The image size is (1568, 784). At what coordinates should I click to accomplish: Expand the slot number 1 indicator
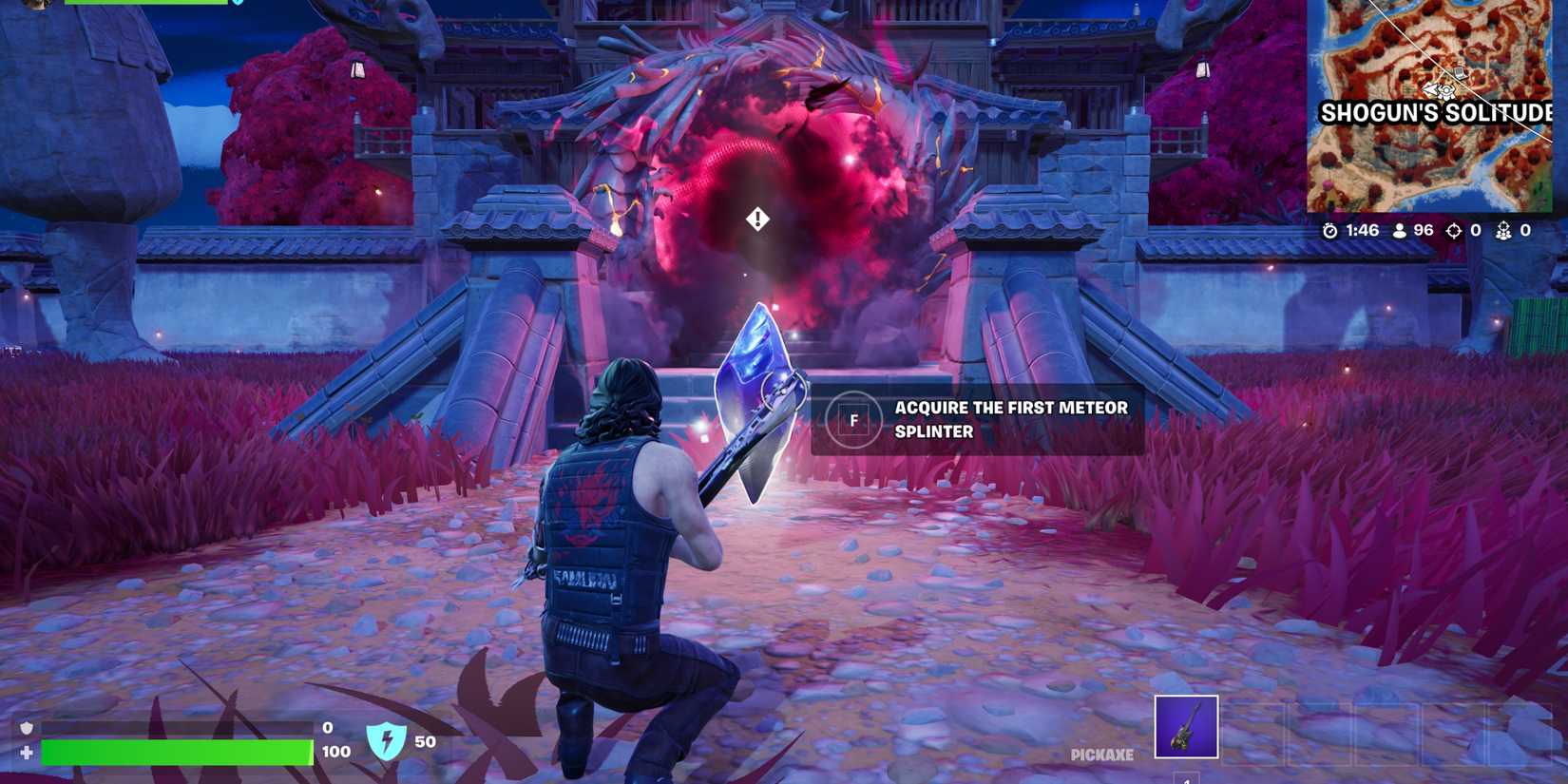point(1186,780)
